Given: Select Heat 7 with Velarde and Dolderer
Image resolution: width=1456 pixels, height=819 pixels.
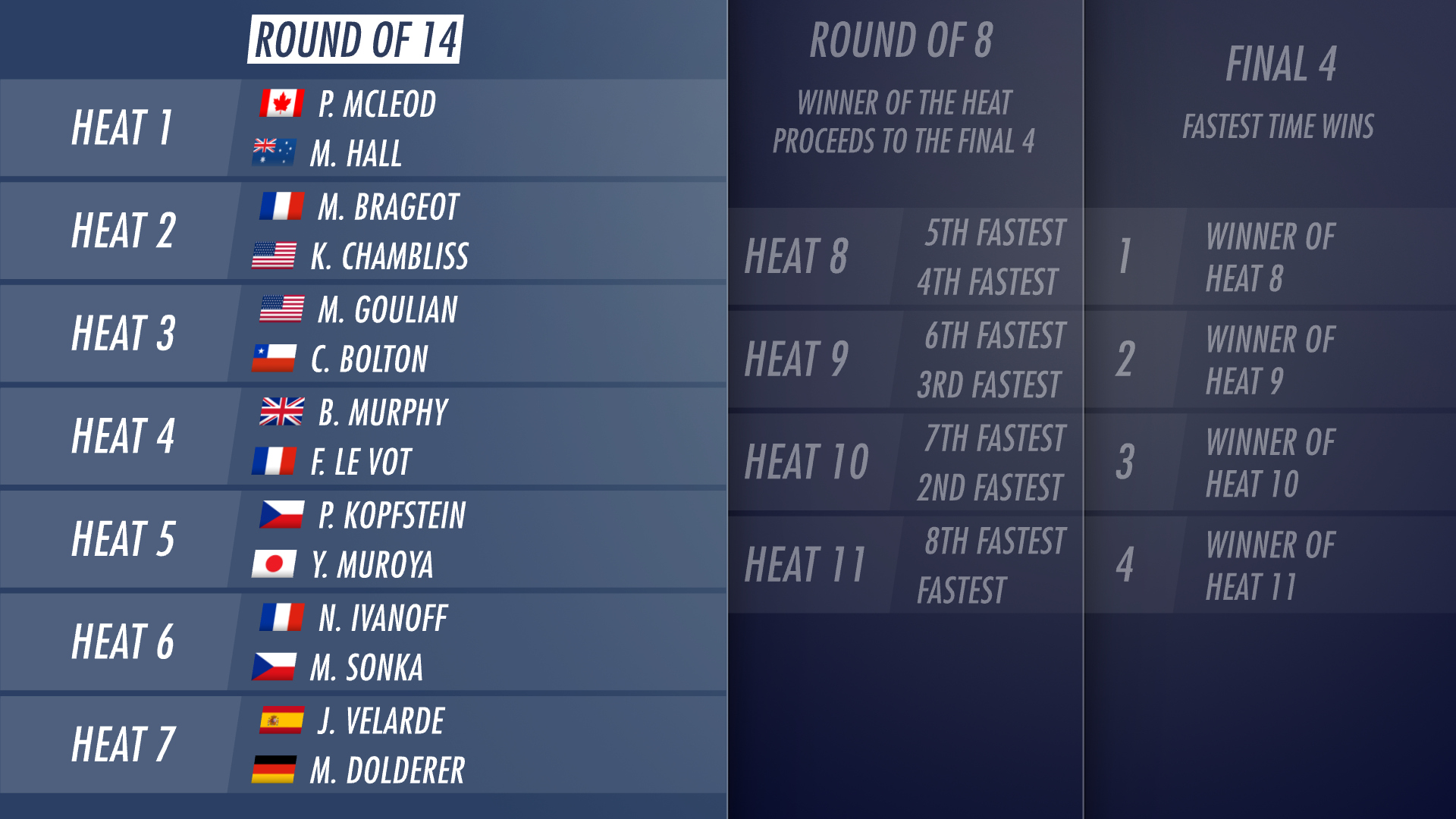Looking at the screenshot, I should tap(362, 745).
